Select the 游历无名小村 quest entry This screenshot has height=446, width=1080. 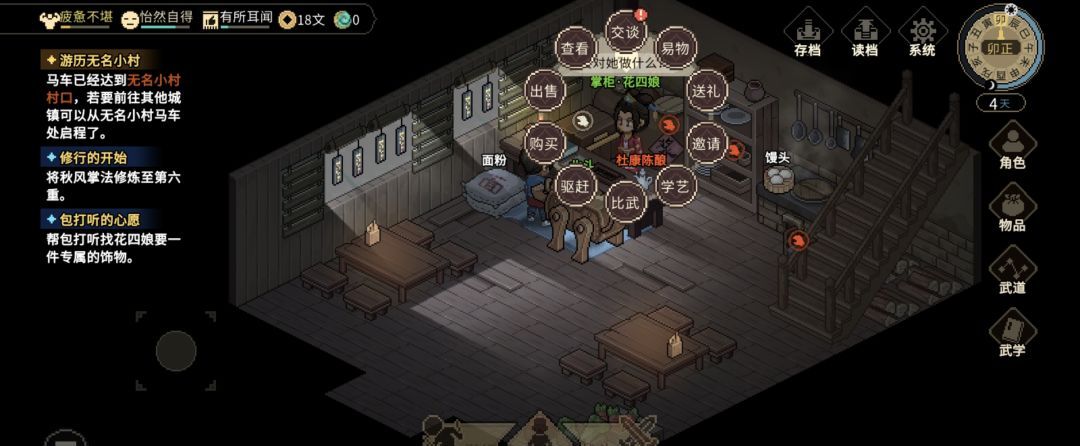click(100, 60)
